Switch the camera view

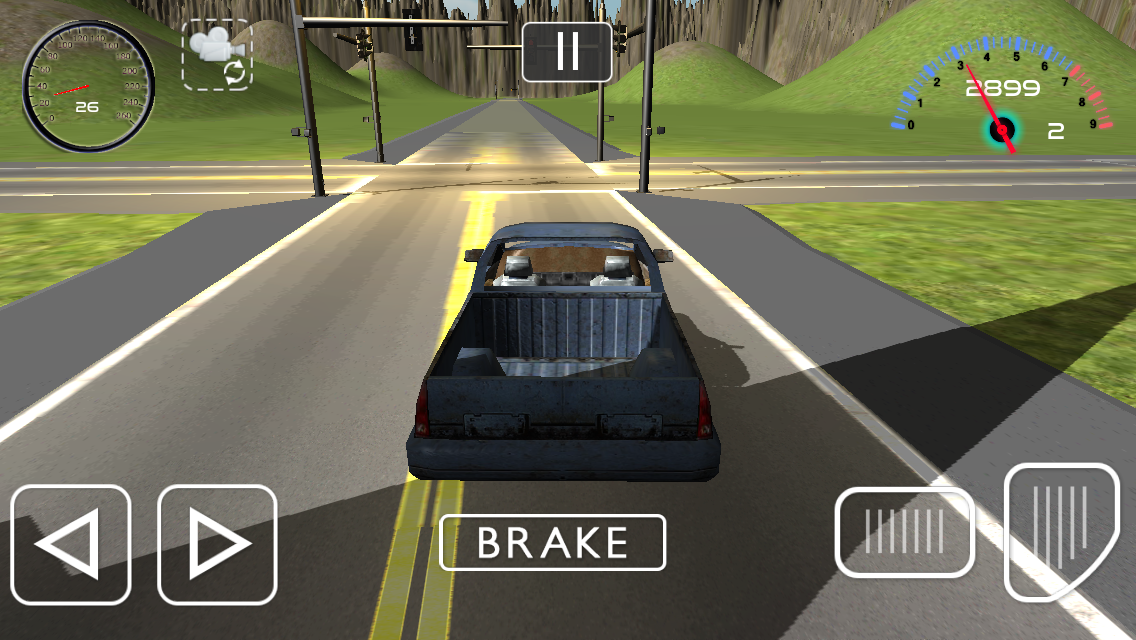coord(217,55)
